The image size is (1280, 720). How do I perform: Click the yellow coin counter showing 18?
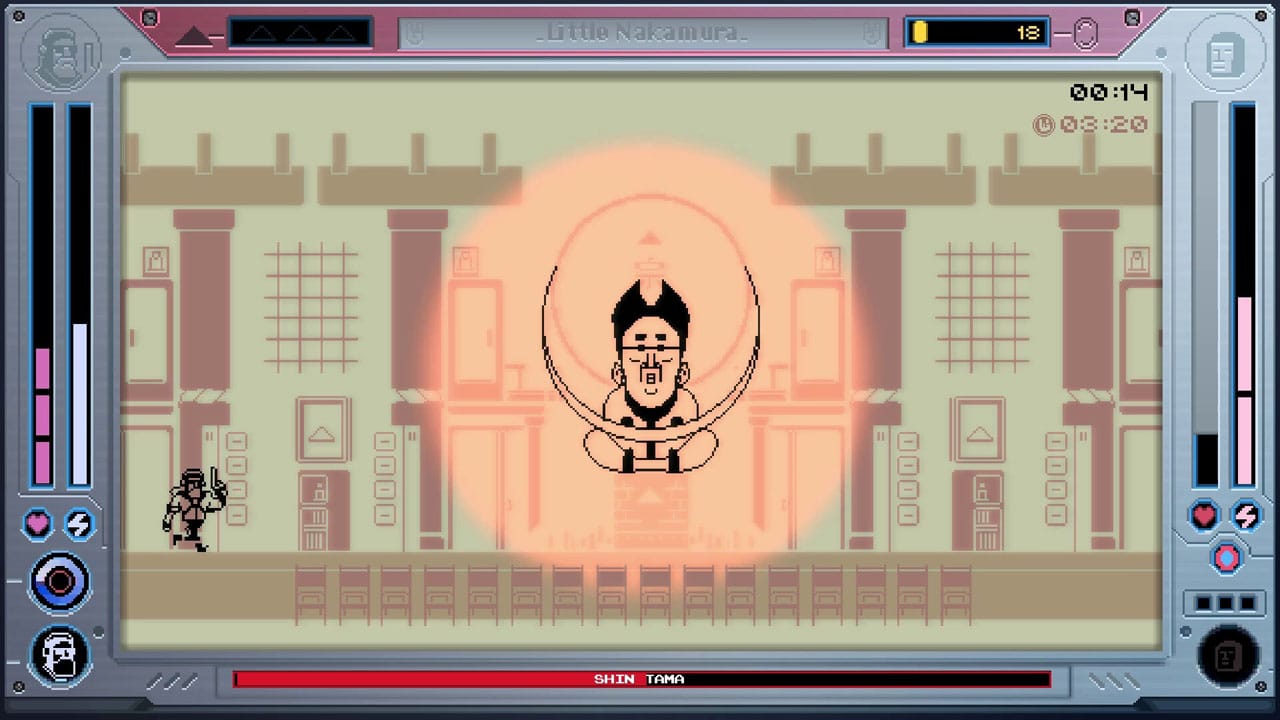(x=976, y=32)
